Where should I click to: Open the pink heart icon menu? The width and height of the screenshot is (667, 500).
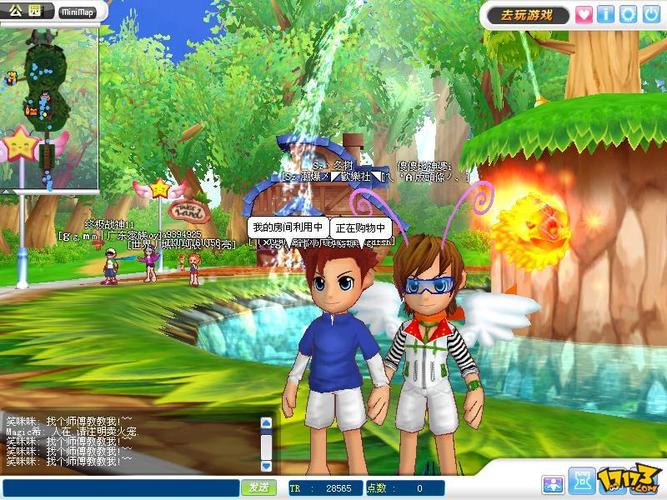click(585, 14)
